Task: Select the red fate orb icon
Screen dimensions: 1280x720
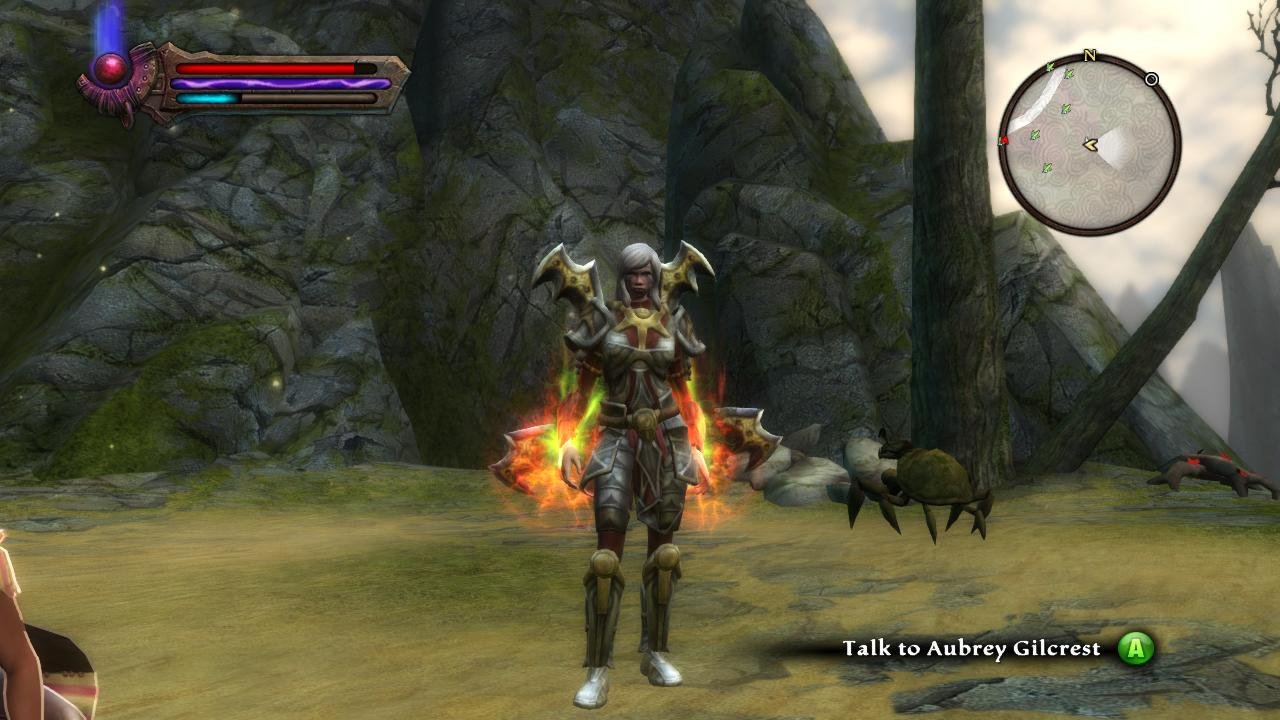Action: [x=109, y=68]
